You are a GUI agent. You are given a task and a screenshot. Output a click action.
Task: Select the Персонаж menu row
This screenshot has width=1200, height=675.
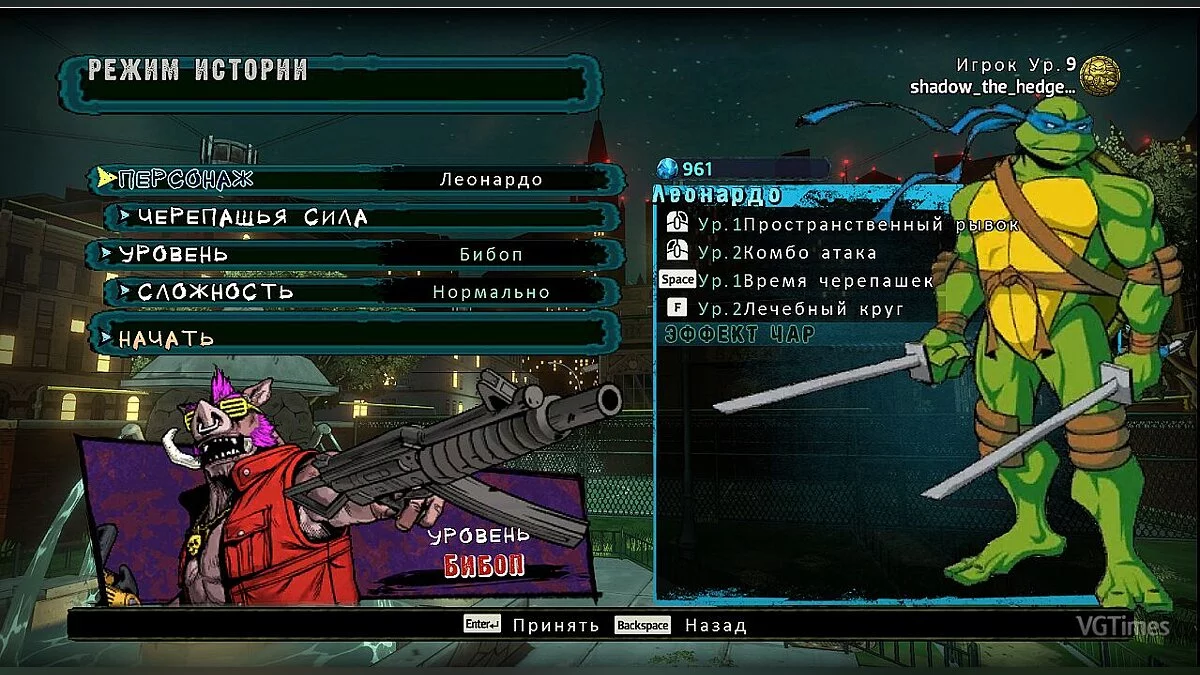pyautogui.click(x=355, y=180)
